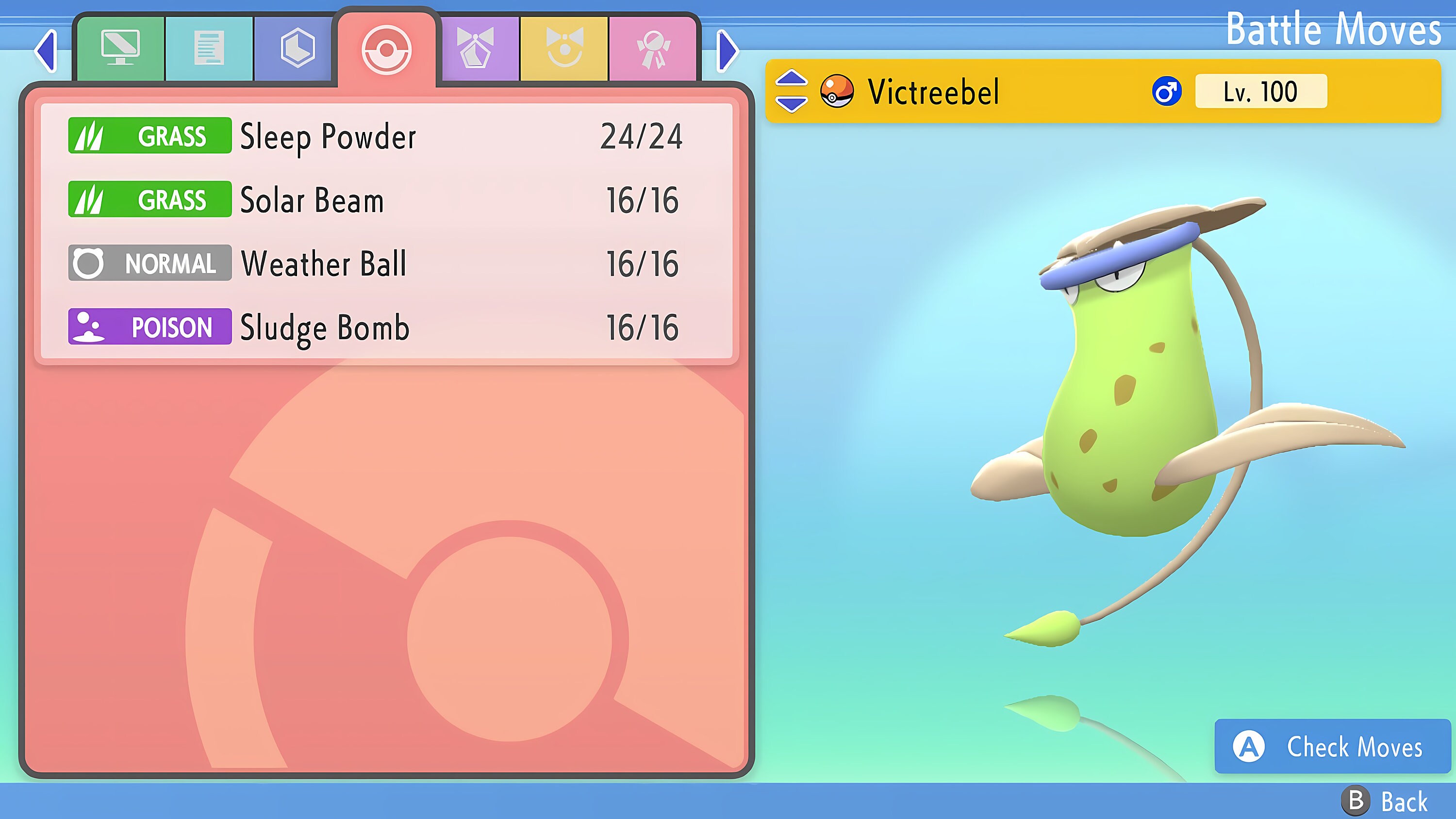Image resolution: width=1456 pixels, height=819 pixels.
Task: Open the Trainer Memo document icon
Action: (209, 48)
